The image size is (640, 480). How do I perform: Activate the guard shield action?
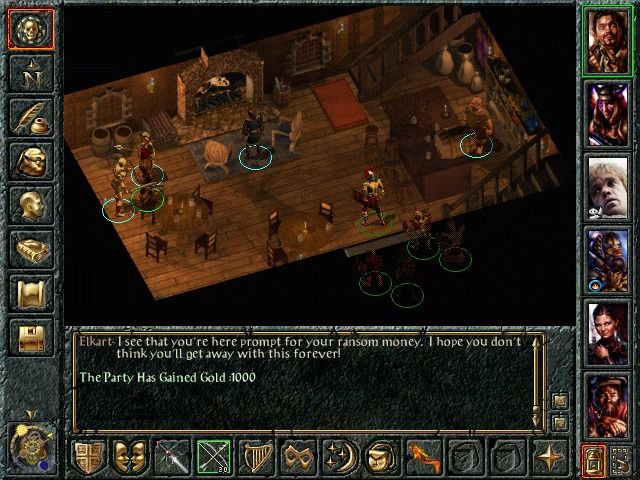88,457
